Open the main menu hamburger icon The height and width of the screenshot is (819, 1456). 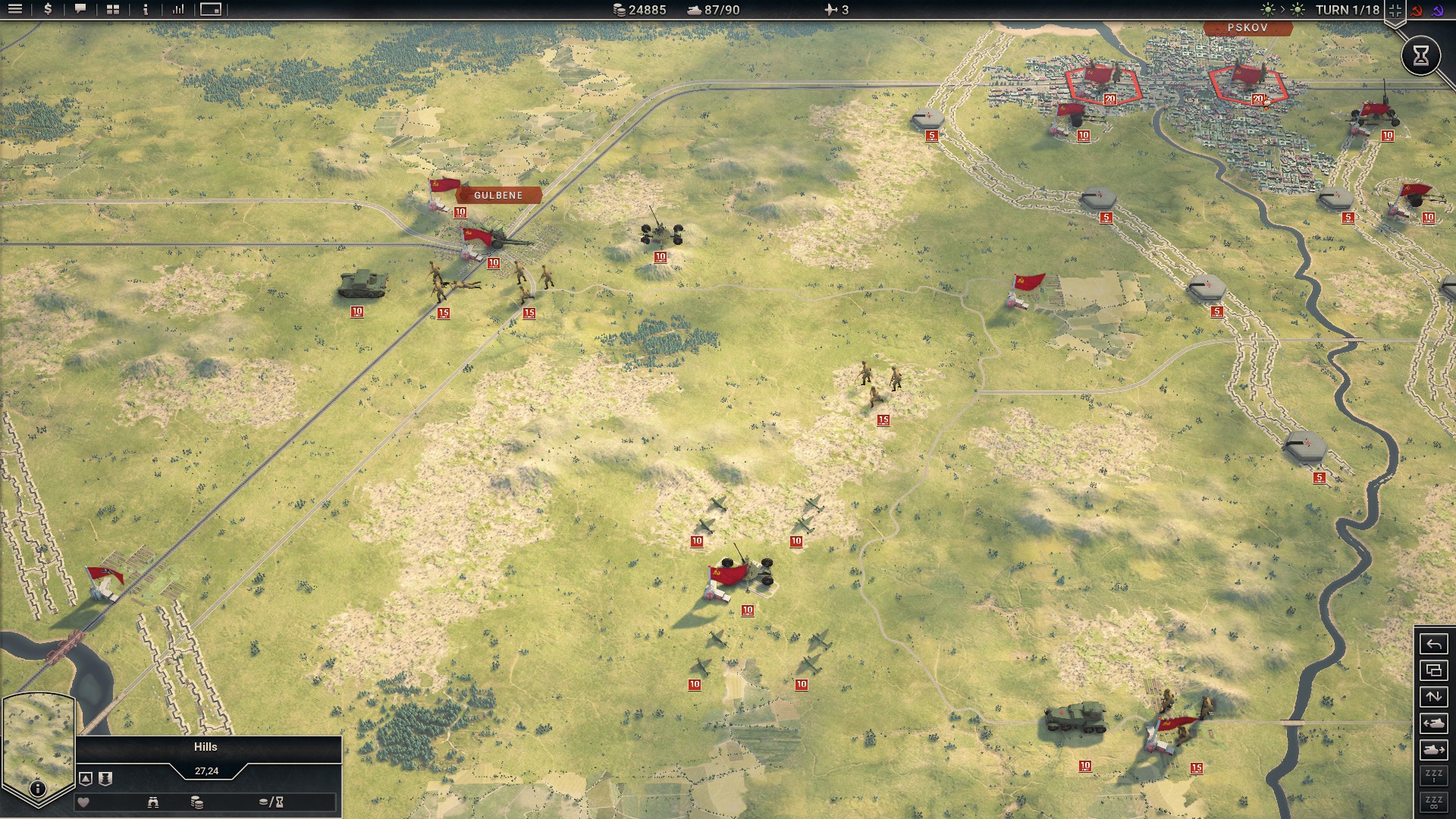pos(15,10)
